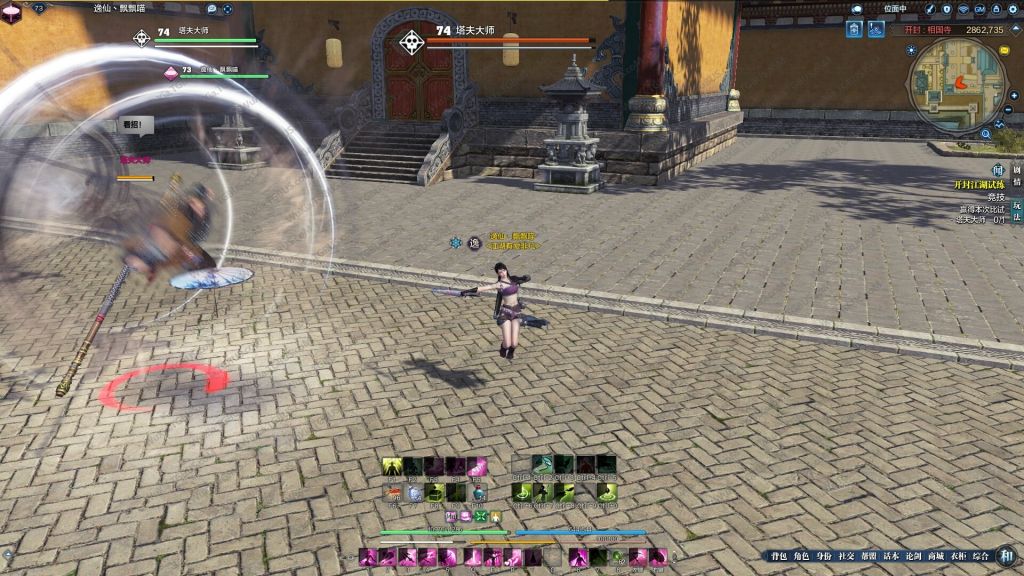
Task: Open the 衣柜 wardrobe menu
Action: click(958, 556)
